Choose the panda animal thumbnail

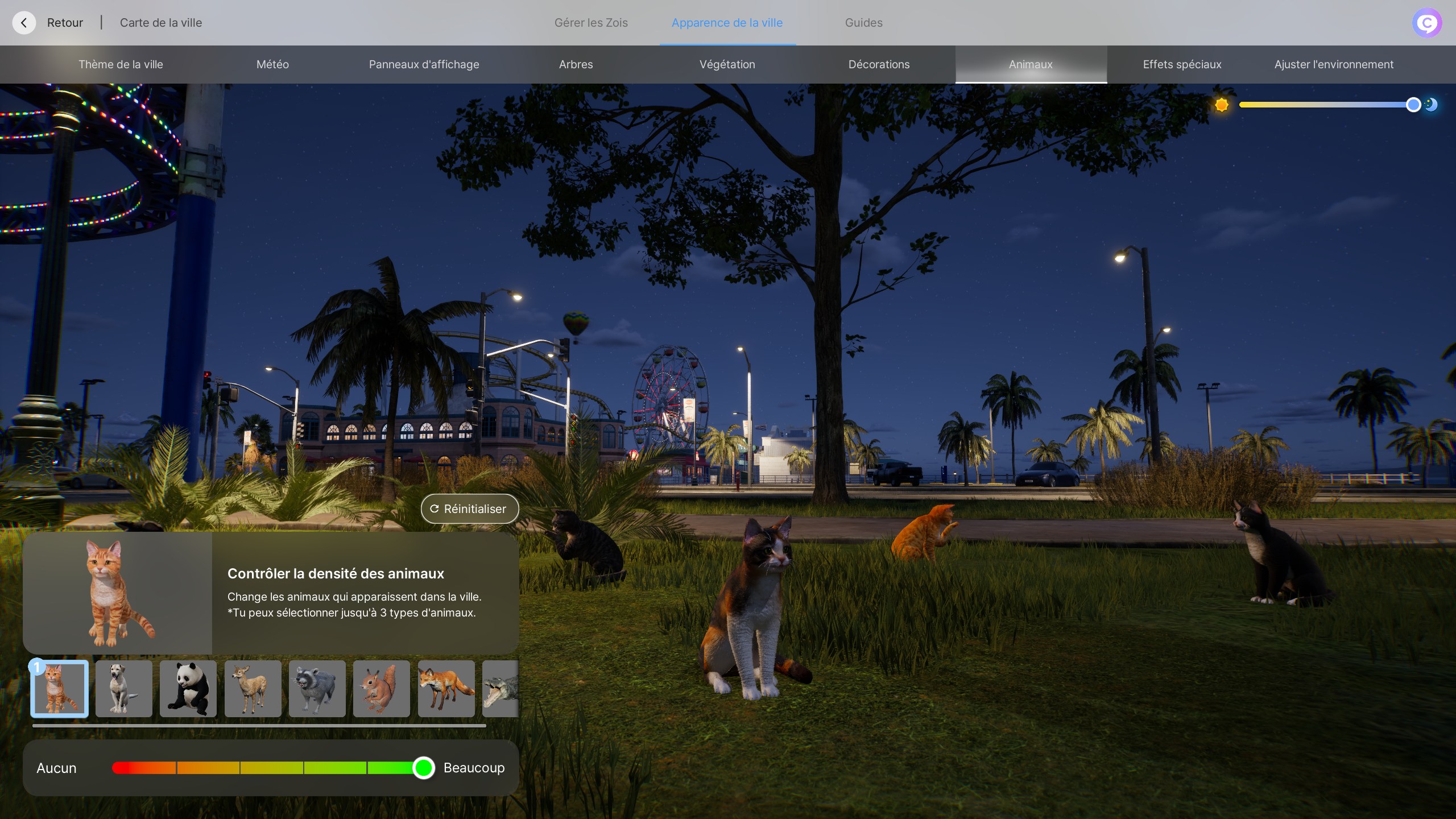pyautogui.click(x=188, y=688)
